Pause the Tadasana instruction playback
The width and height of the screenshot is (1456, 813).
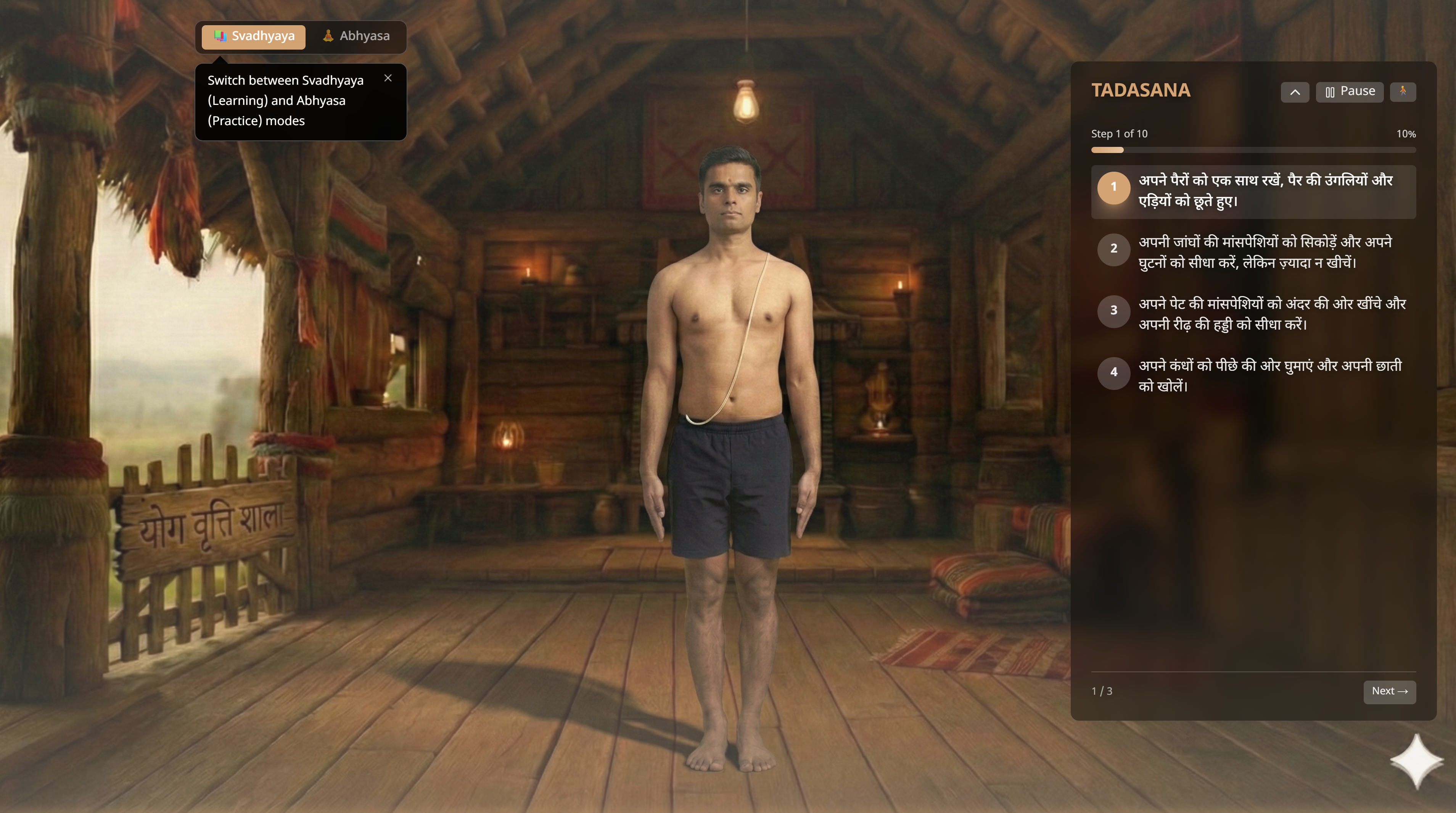click(x=1349, y=92)
